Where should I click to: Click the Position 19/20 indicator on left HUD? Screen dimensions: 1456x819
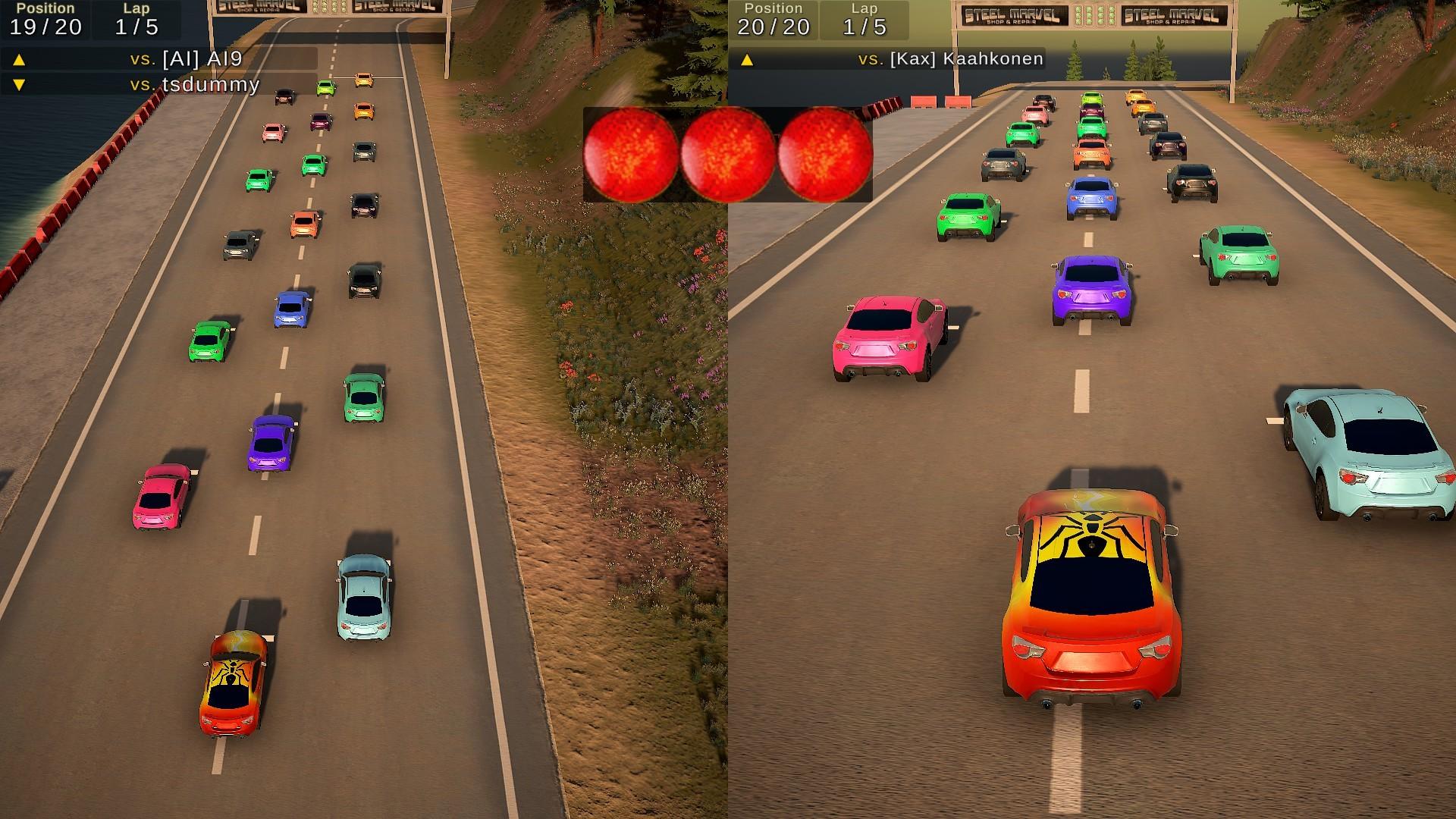[45, 19]
